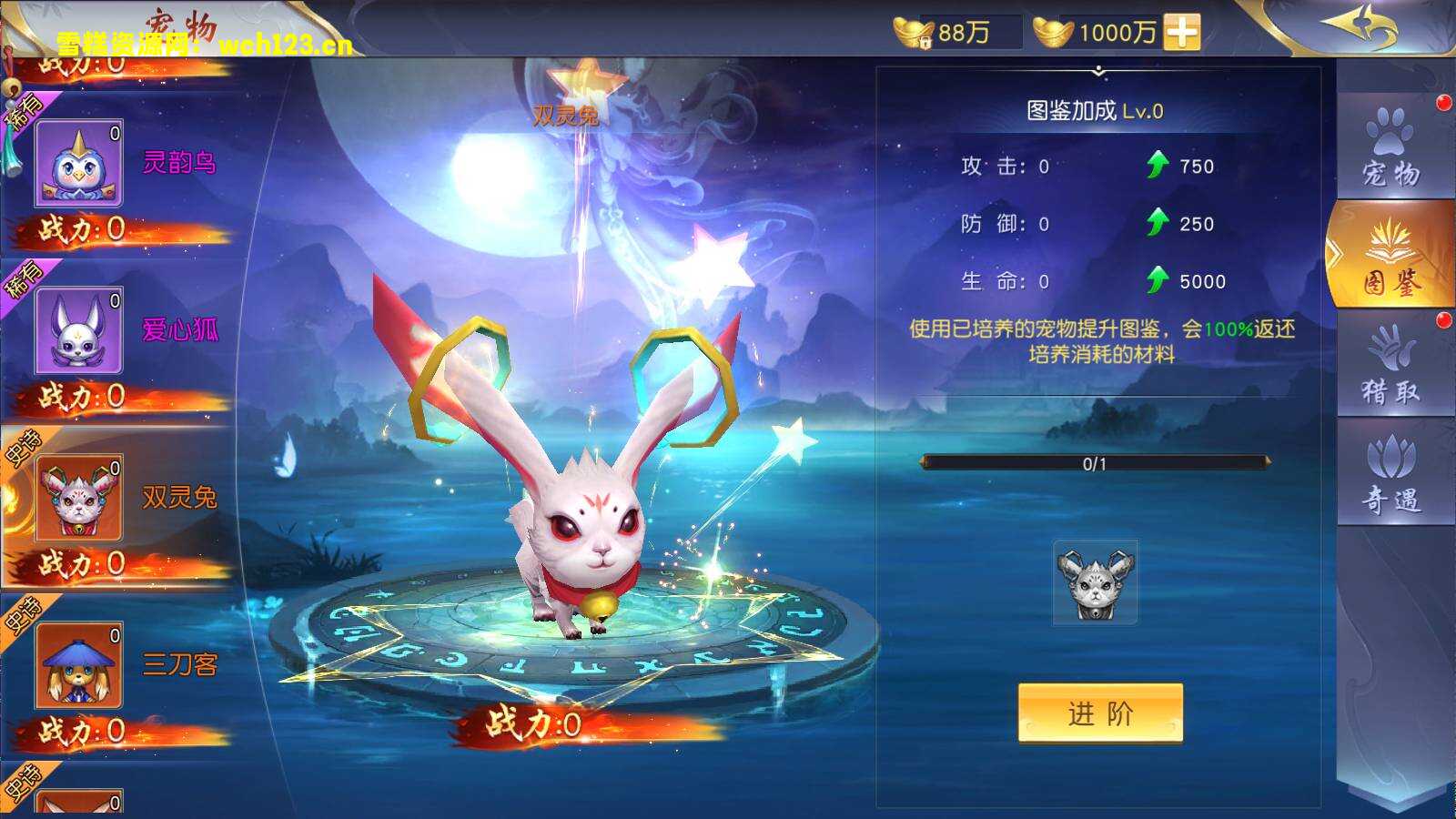Select the 双灵兔 pet portrait
The image size is (1456, 819).
click(x=80, y=498)
